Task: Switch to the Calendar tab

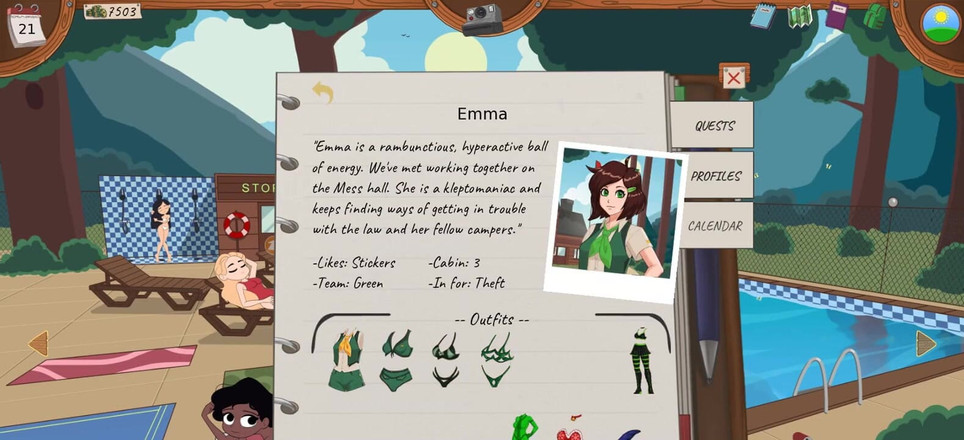Action: click(714, 226)
